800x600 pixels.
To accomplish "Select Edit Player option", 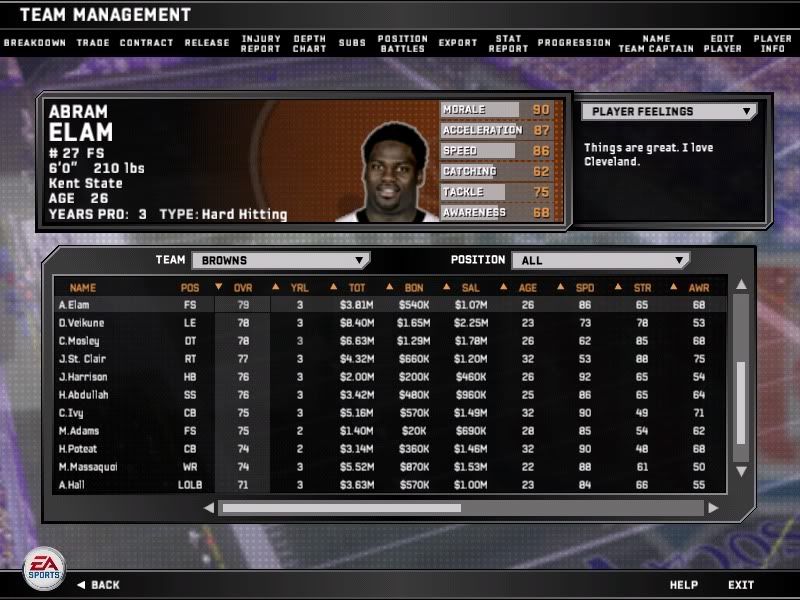I will click(x=722, y=44).
